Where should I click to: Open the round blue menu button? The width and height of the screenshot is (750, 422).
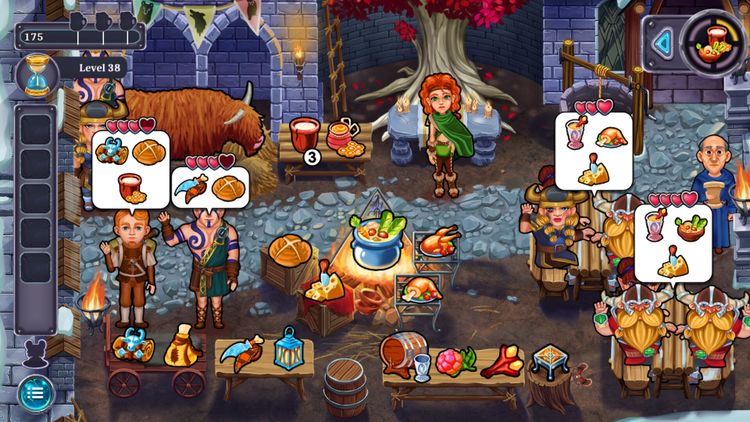coord(35,391)
